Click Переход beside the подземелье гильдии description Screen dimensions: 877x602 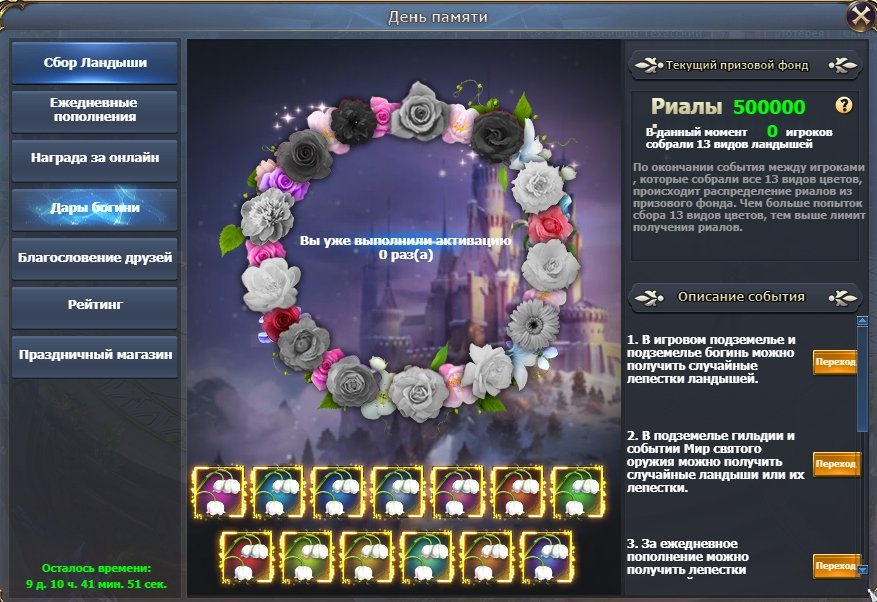click(x=835, y=464)
